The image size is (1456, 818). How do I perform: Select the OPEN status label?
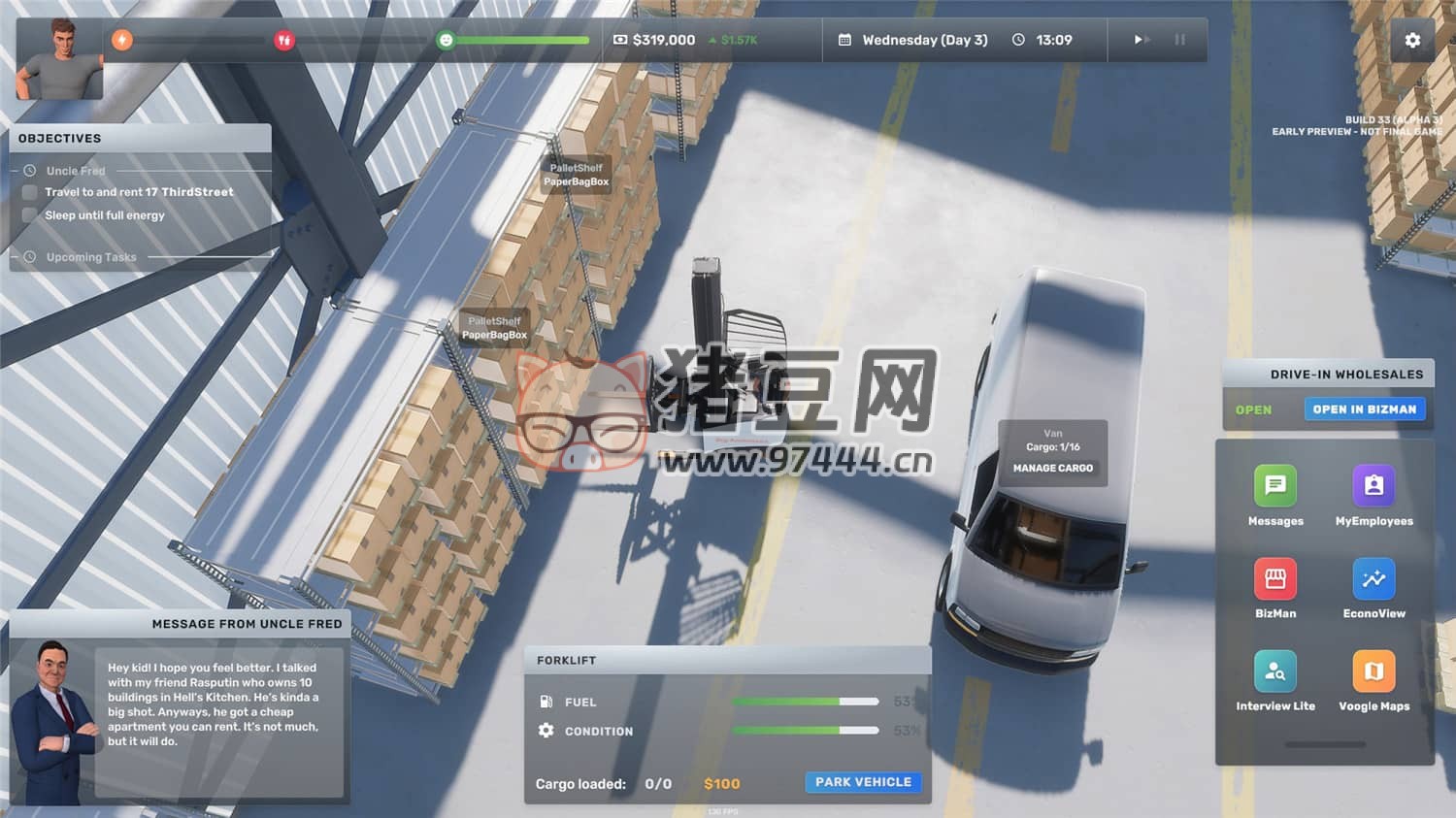[1255, 409]
